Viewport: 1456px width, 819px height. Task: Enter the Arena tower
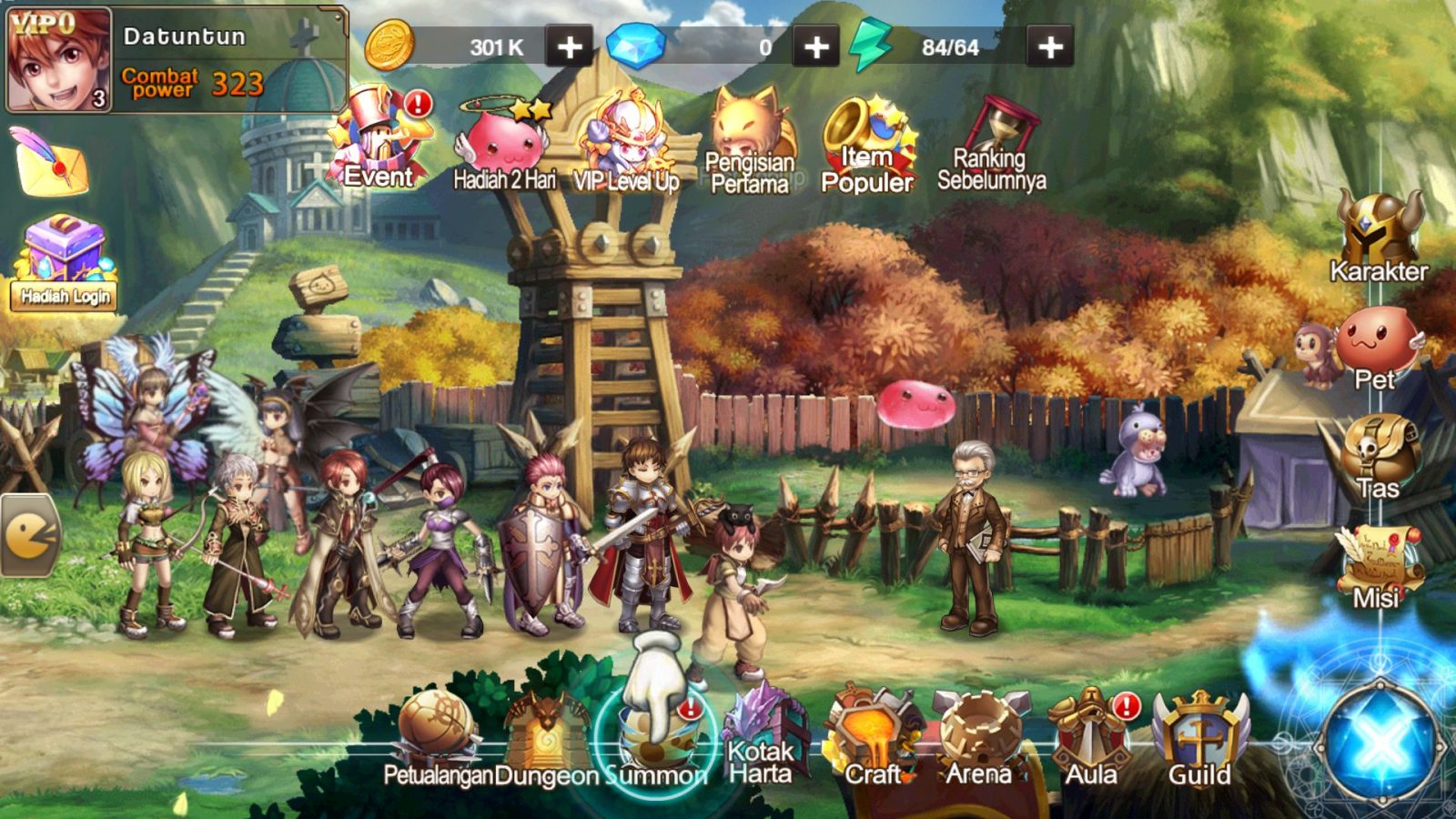[978, 726]
